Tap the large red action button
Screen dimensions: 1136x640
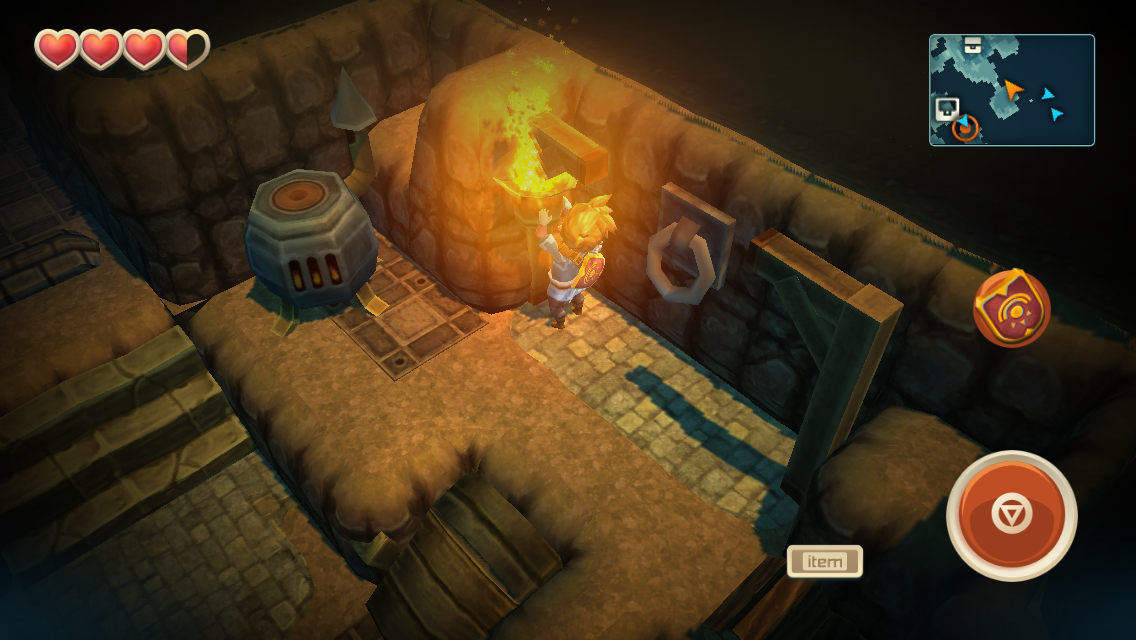pyautogui.click(x=1011, y=515)
